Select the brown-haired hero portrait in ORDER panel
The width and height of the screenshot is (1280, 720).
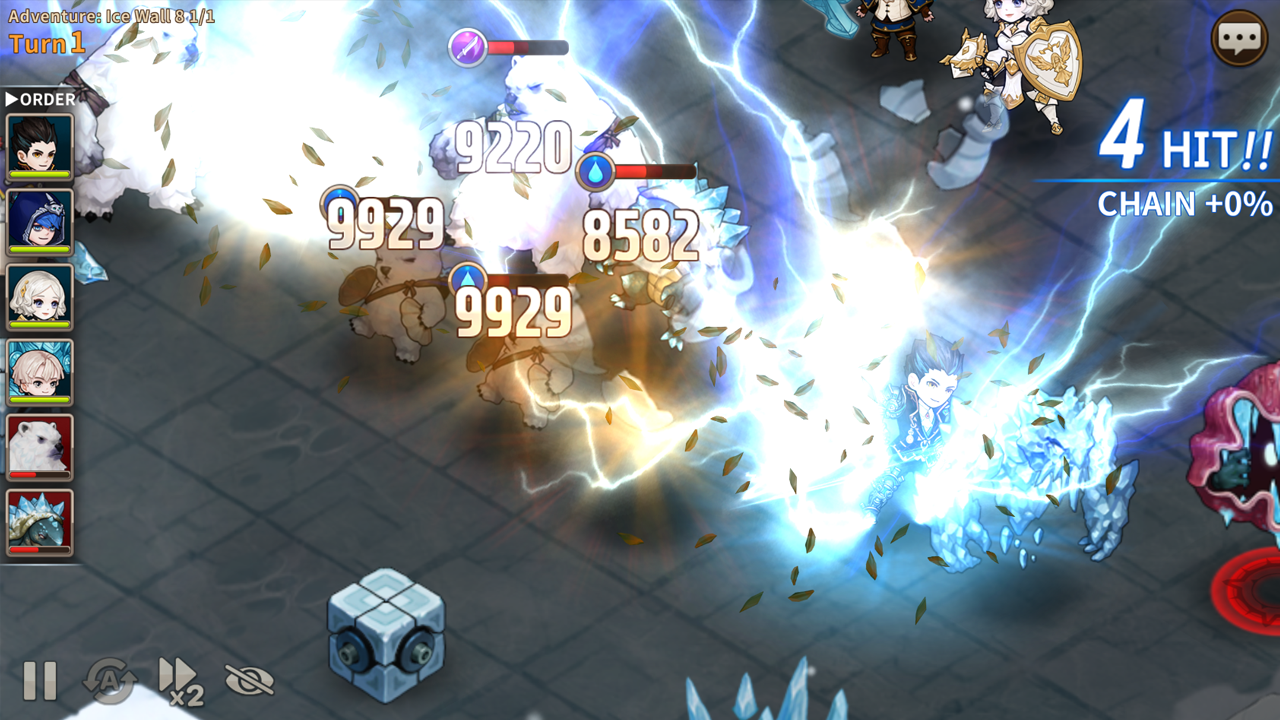[x=38, y=146]
